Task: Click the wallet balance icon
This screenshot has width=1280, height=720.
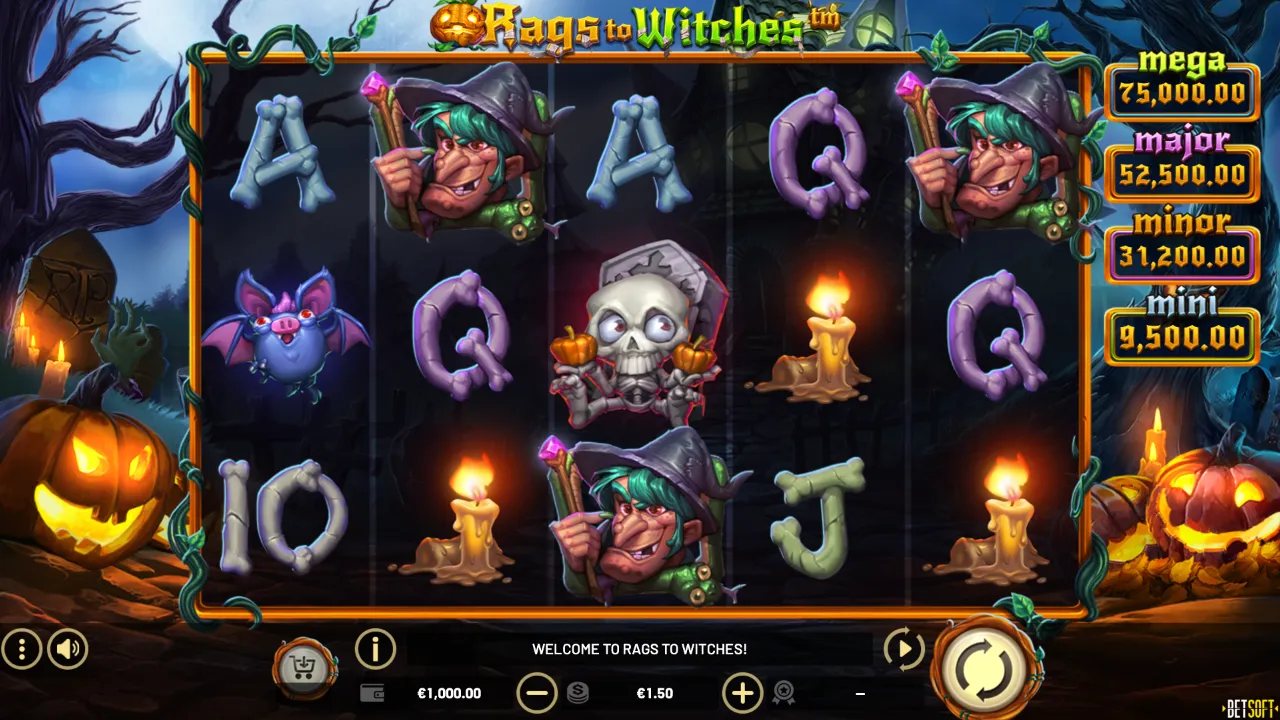Action: 371,692
